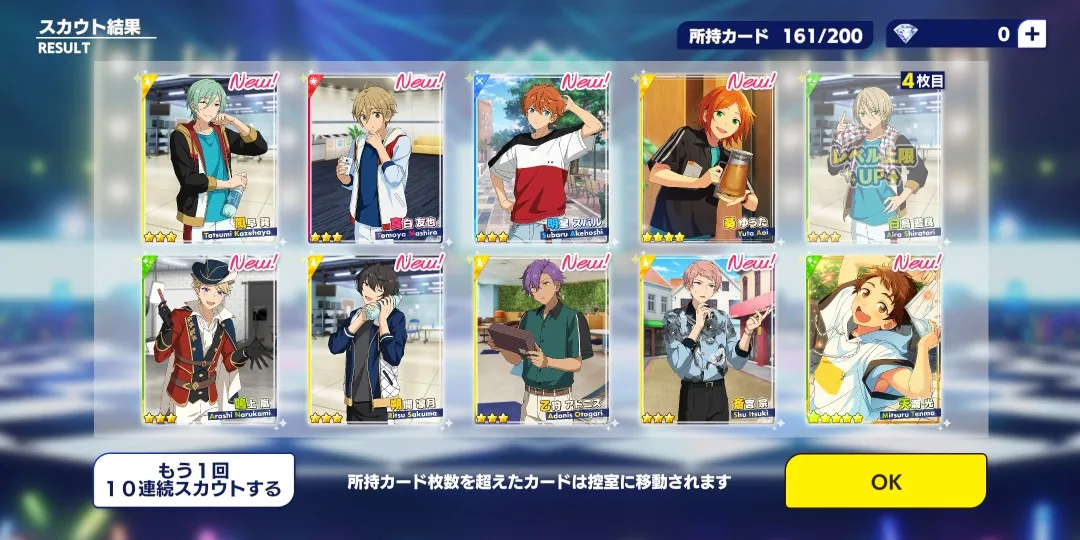Choose the Adonis Otogari card
The height and width of the screenshot is (540, 1080).
[542, 340]
